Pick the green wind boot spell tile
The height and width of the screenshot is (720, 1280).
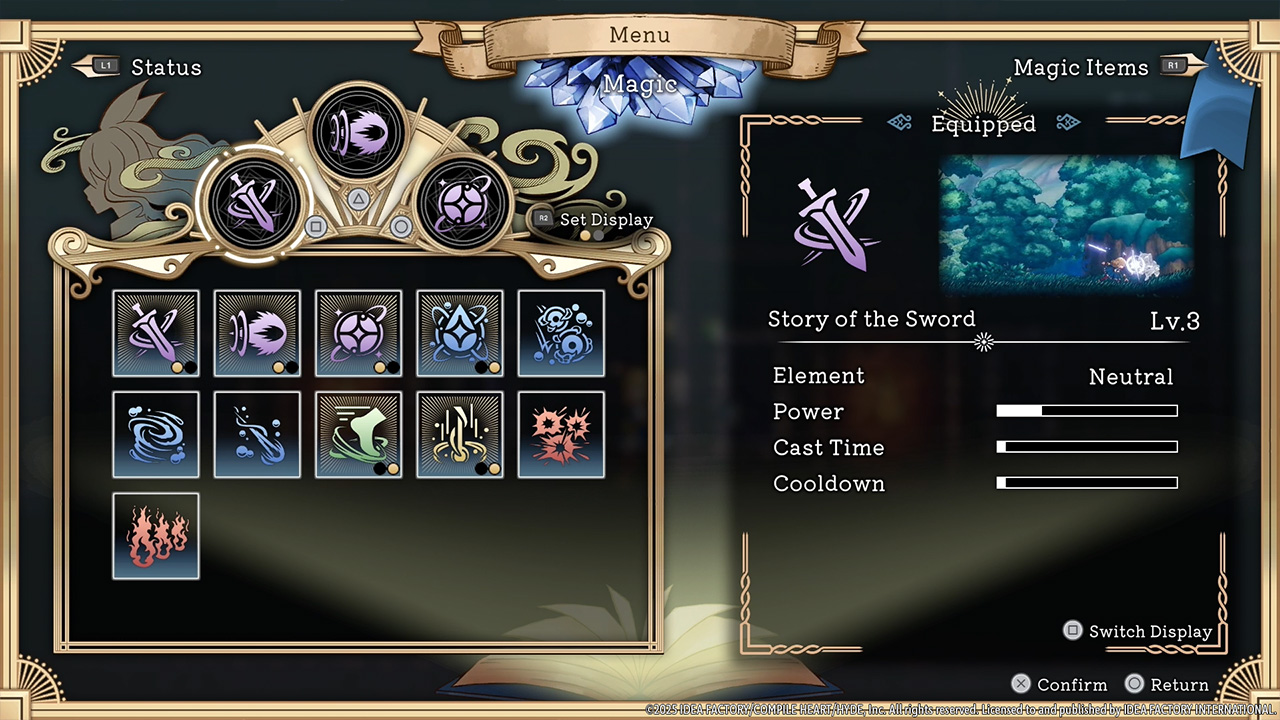(358, 435)
